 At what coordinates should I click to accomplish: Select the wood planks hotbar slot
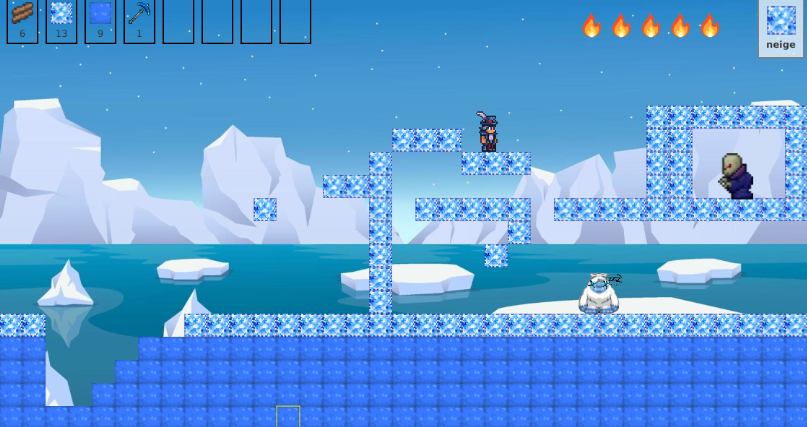(22, 20)
